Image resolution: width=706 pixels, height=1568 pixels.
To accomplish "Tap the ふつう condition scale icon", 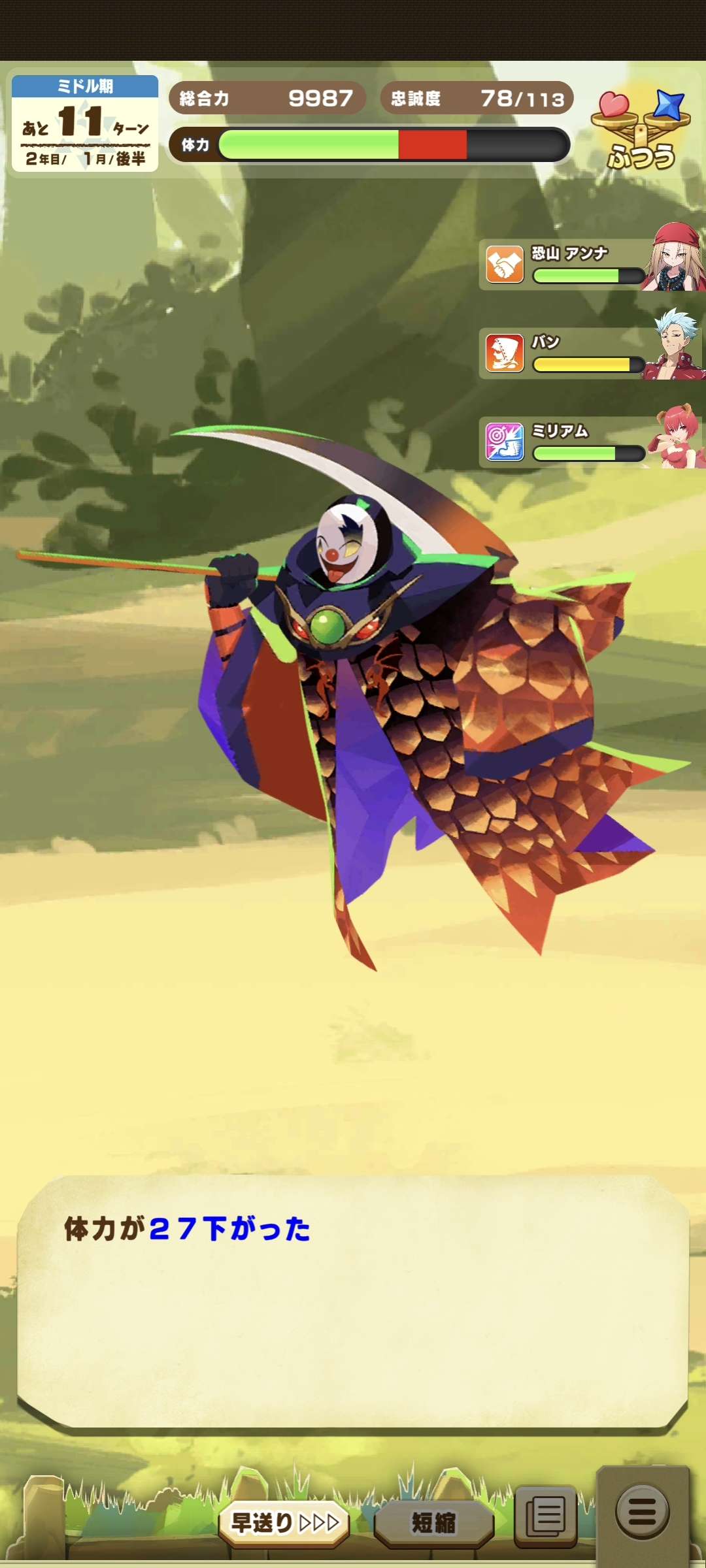I will pyautogui.click(x=641, y=131).
